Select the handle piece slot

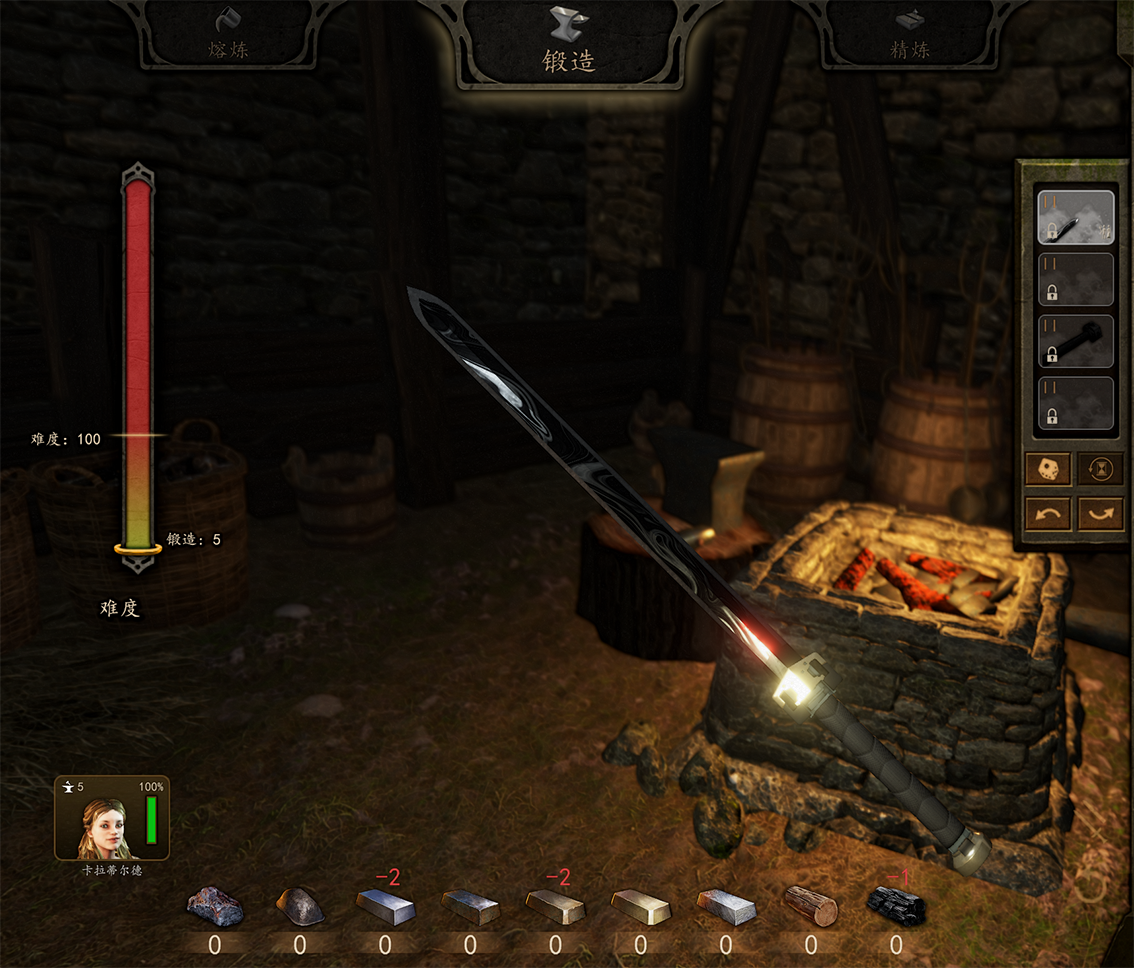(x=1075, y=341)
